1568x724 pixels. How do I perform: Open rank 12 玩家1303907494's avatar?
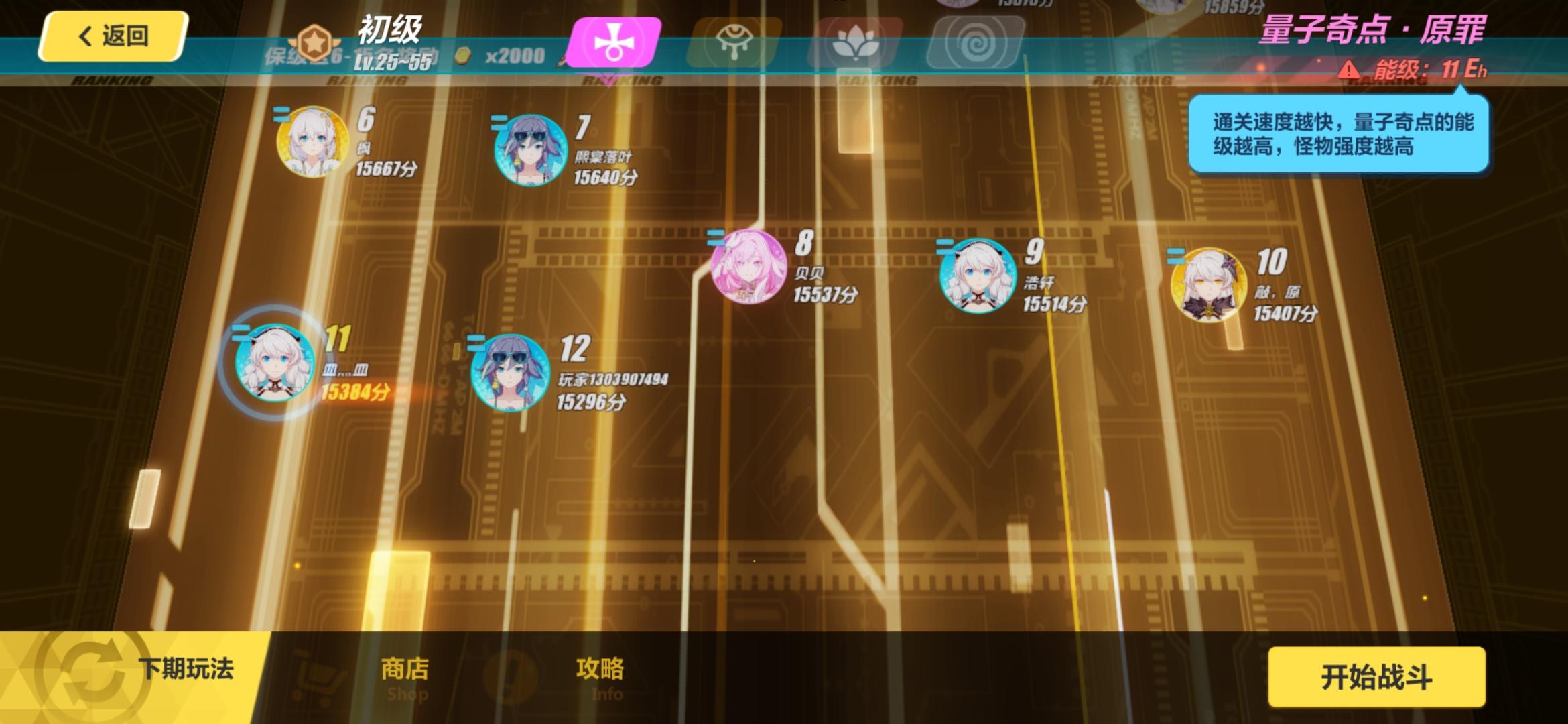[x=509, y=373]
